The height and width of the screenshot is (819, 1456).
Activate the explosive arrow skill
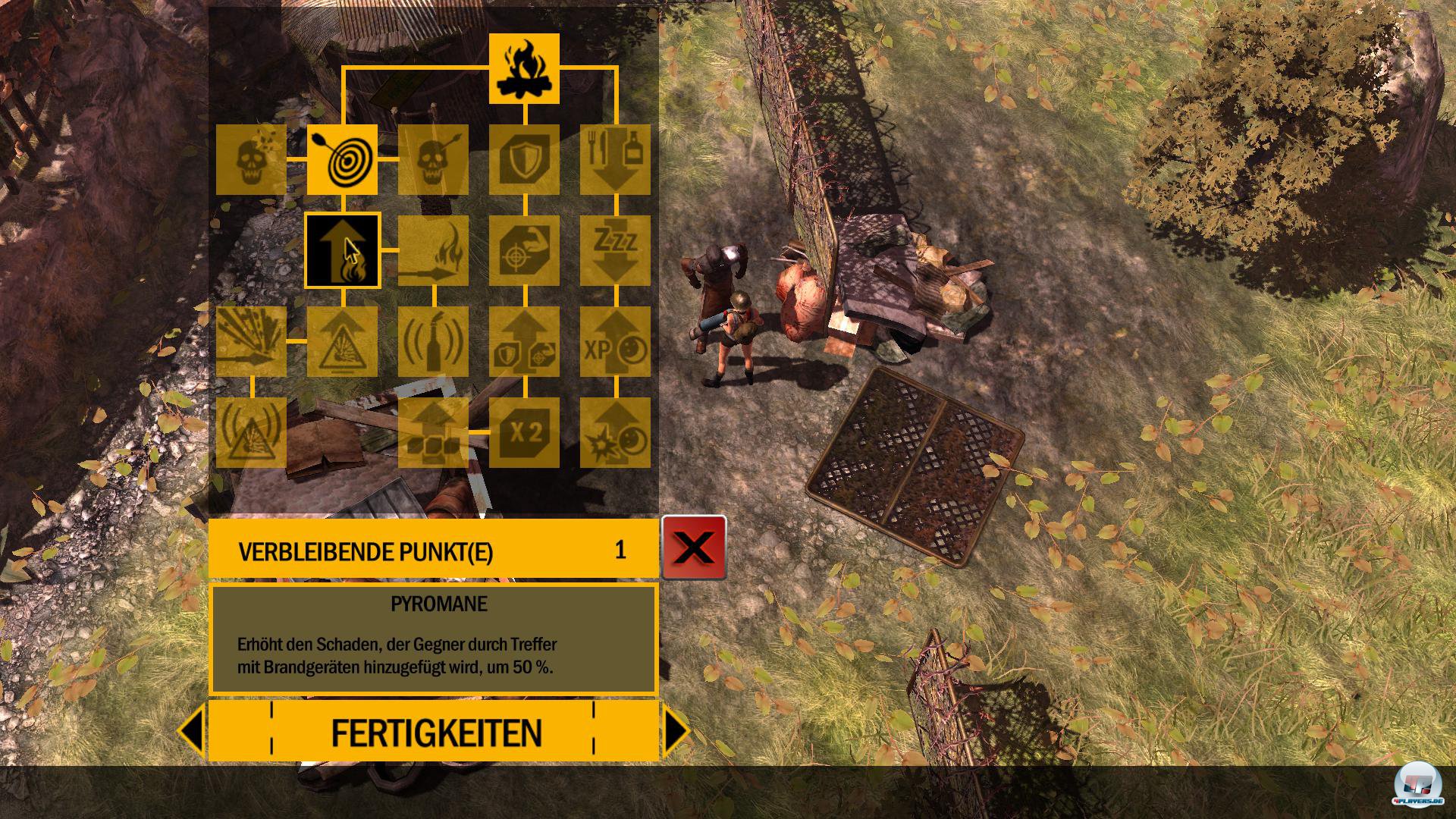252,343
